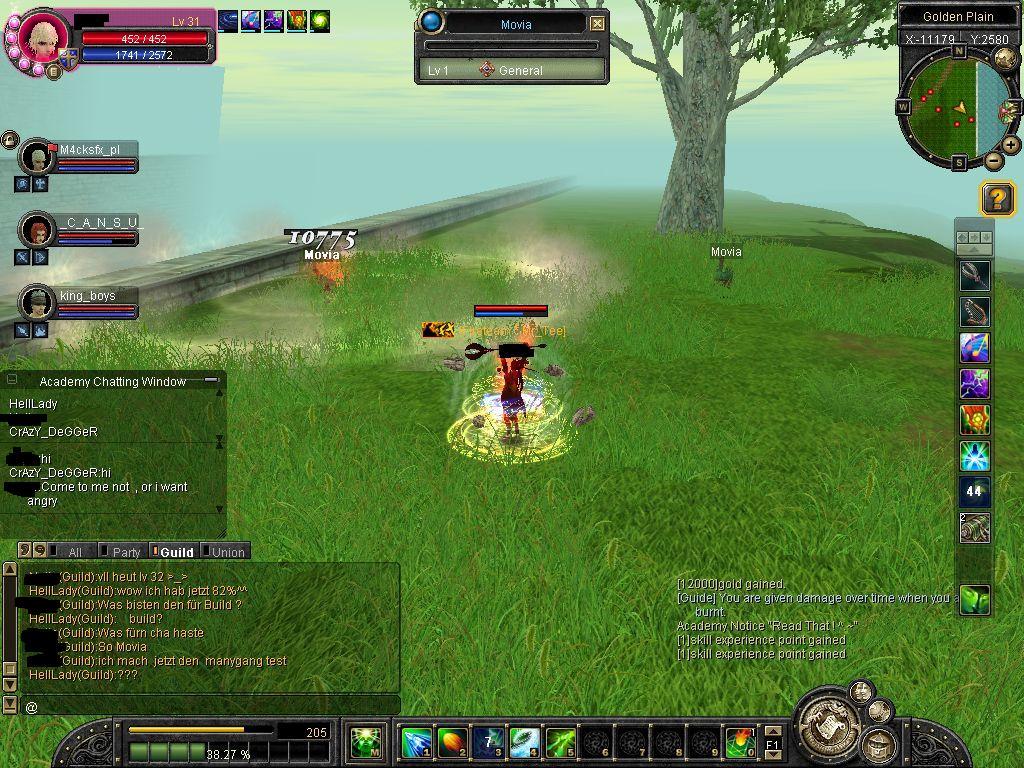Screen dimensions: 1024x768
Task: Zoom in the minimap with plus button
Action: click(1011, 145)
